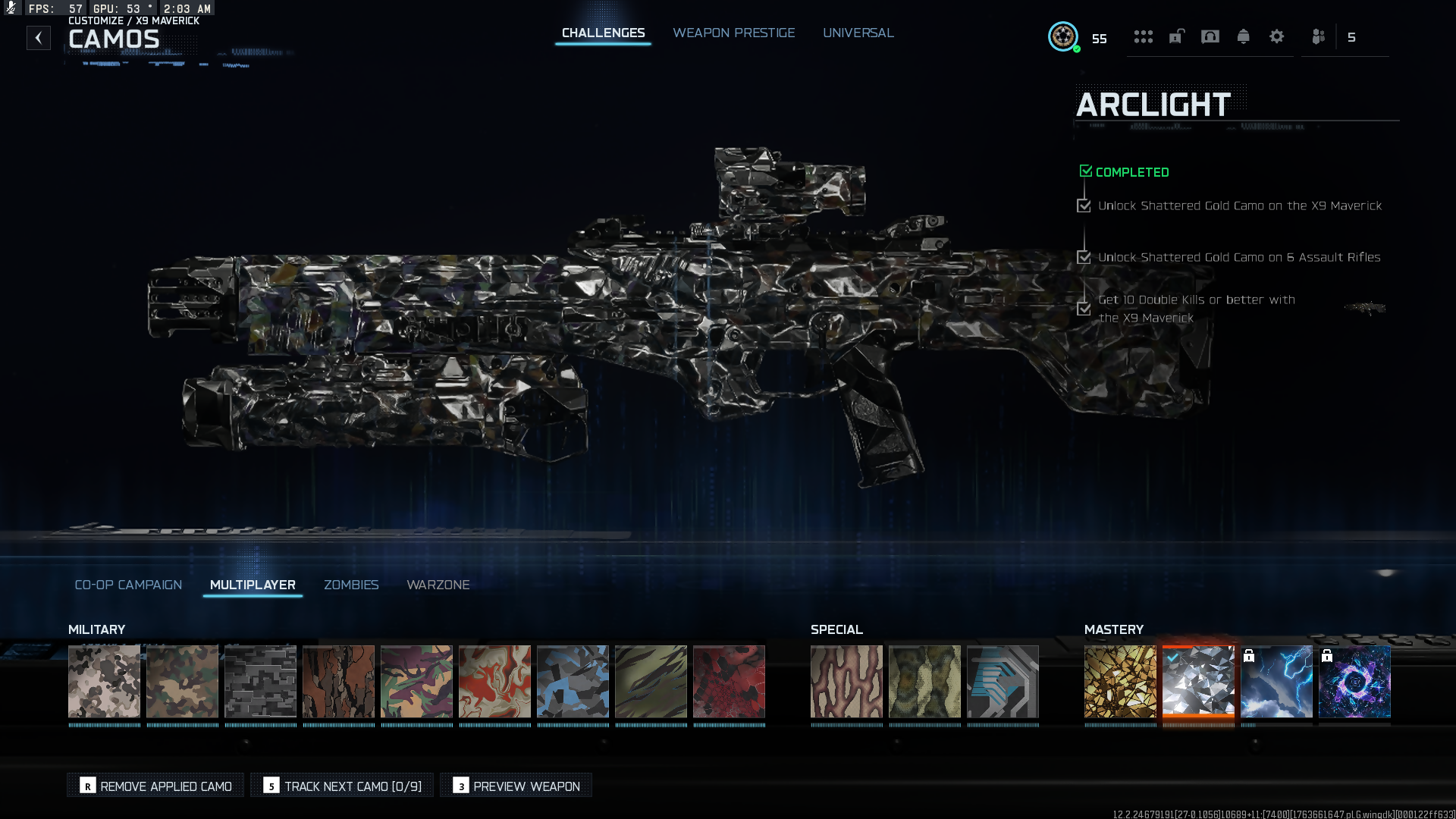Select the Warzone camo category
Viewport: 1456px width, 819px height.
click(438, 585)
